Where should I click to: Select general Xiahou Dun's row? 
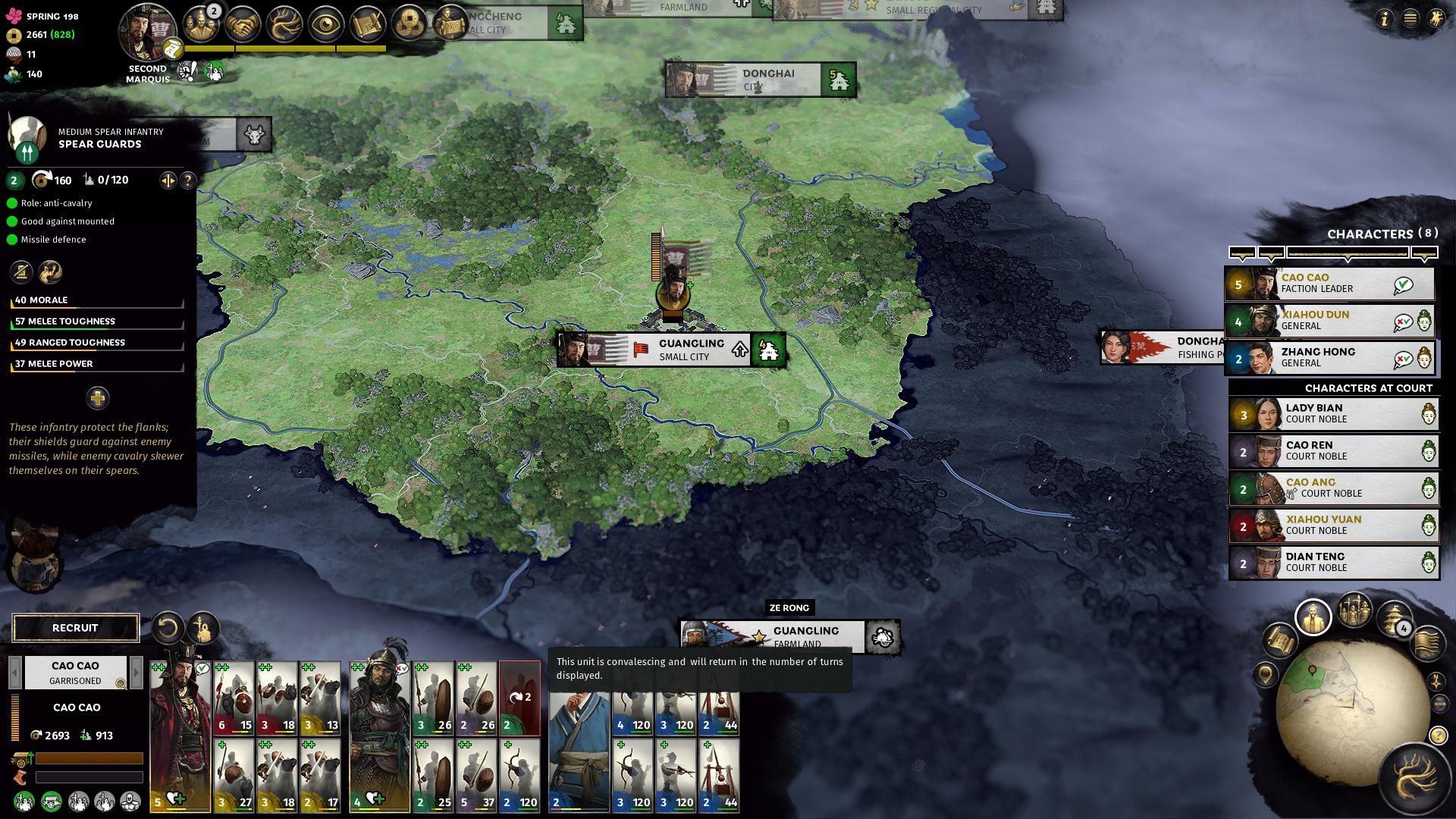pyautogui.click(x=1329, y=321)
